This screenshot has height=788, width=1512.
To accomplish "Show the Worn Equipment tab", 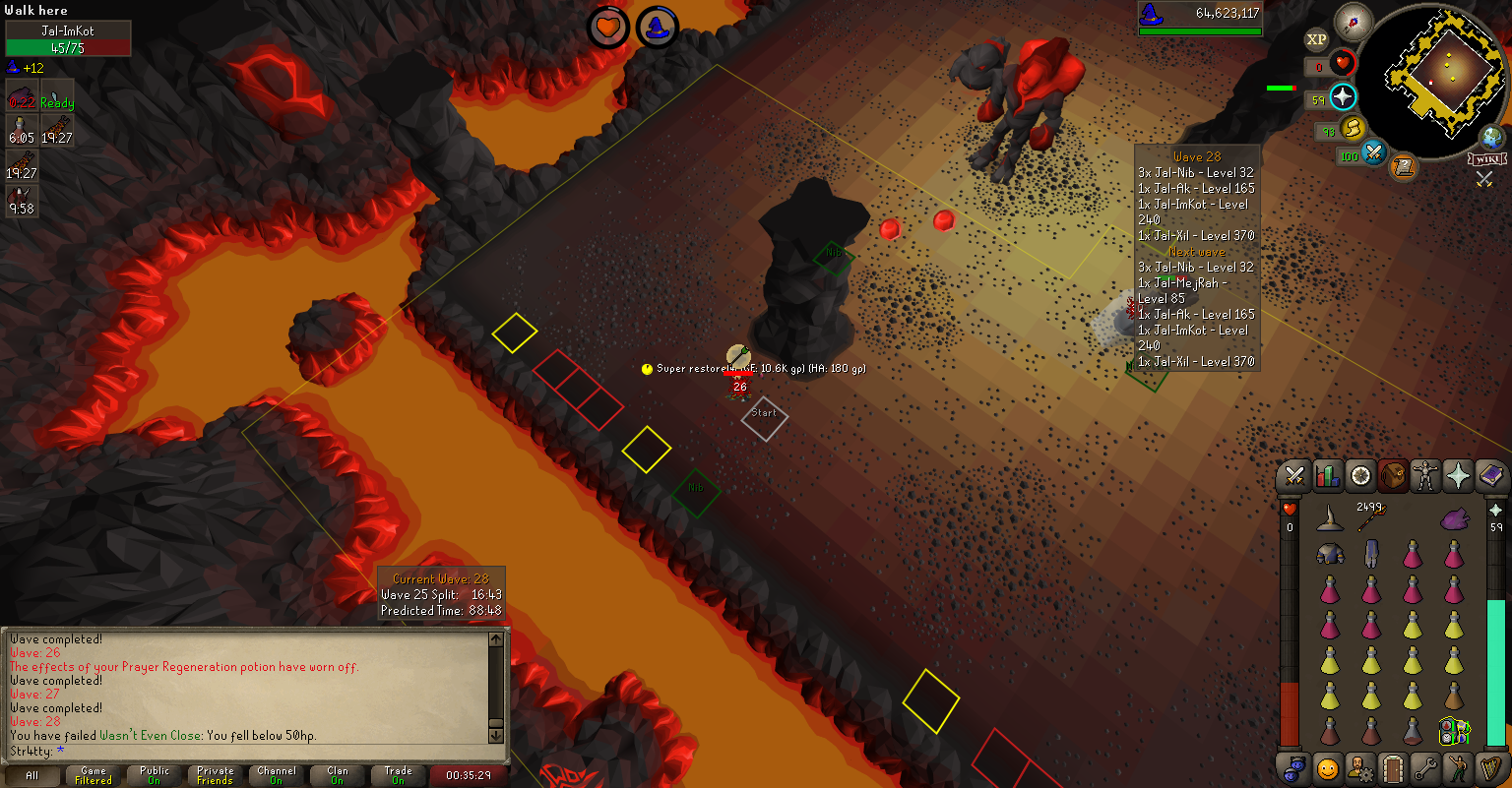I will pos(1425,477).
